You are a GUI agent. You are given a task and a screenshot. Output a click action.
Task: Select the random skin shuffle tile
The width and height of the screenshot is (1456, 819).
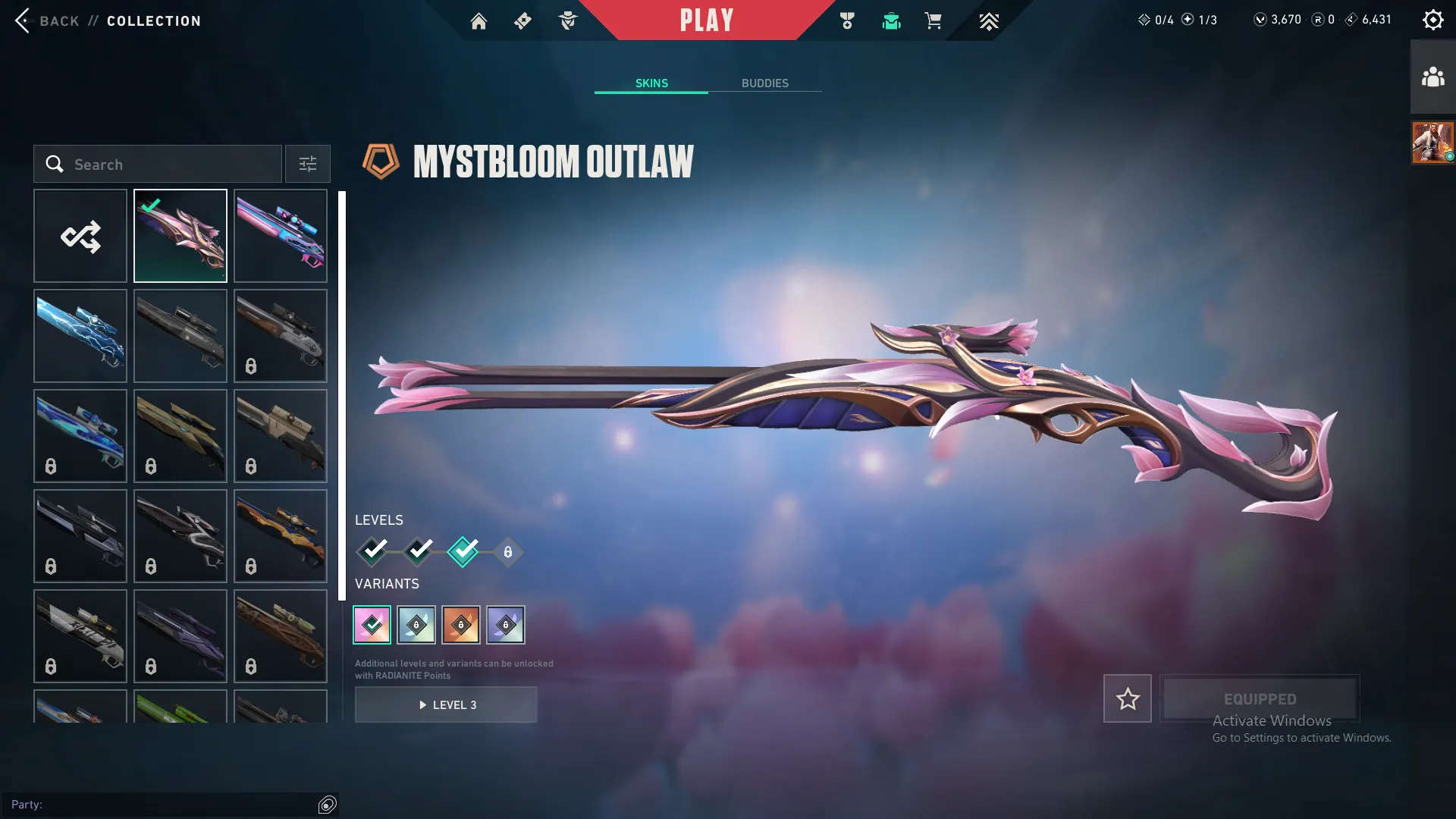click(x=80, y=235)
